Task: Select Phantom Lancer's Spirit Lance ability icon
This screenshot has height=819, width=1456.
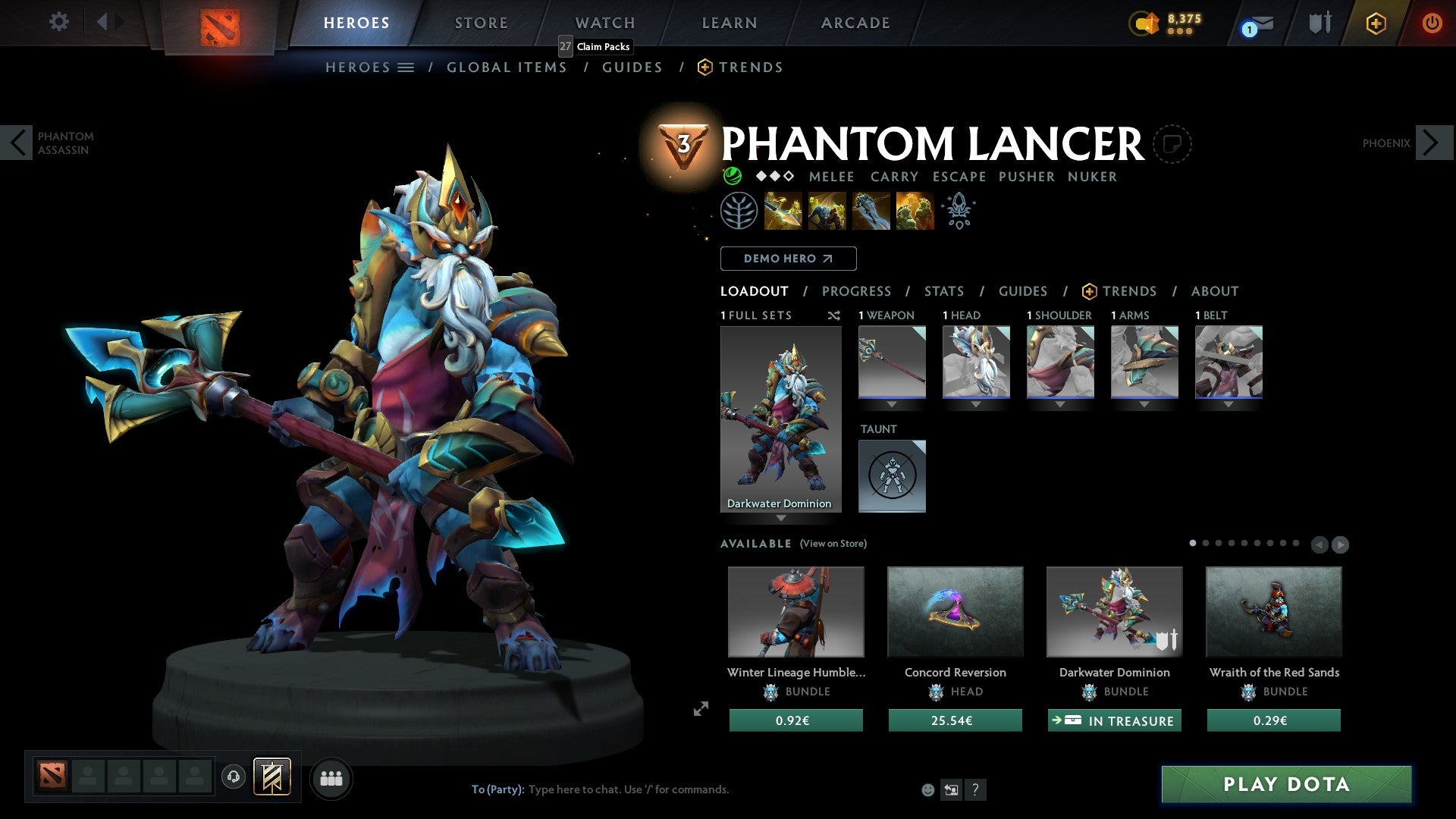Action: (782, 211)
